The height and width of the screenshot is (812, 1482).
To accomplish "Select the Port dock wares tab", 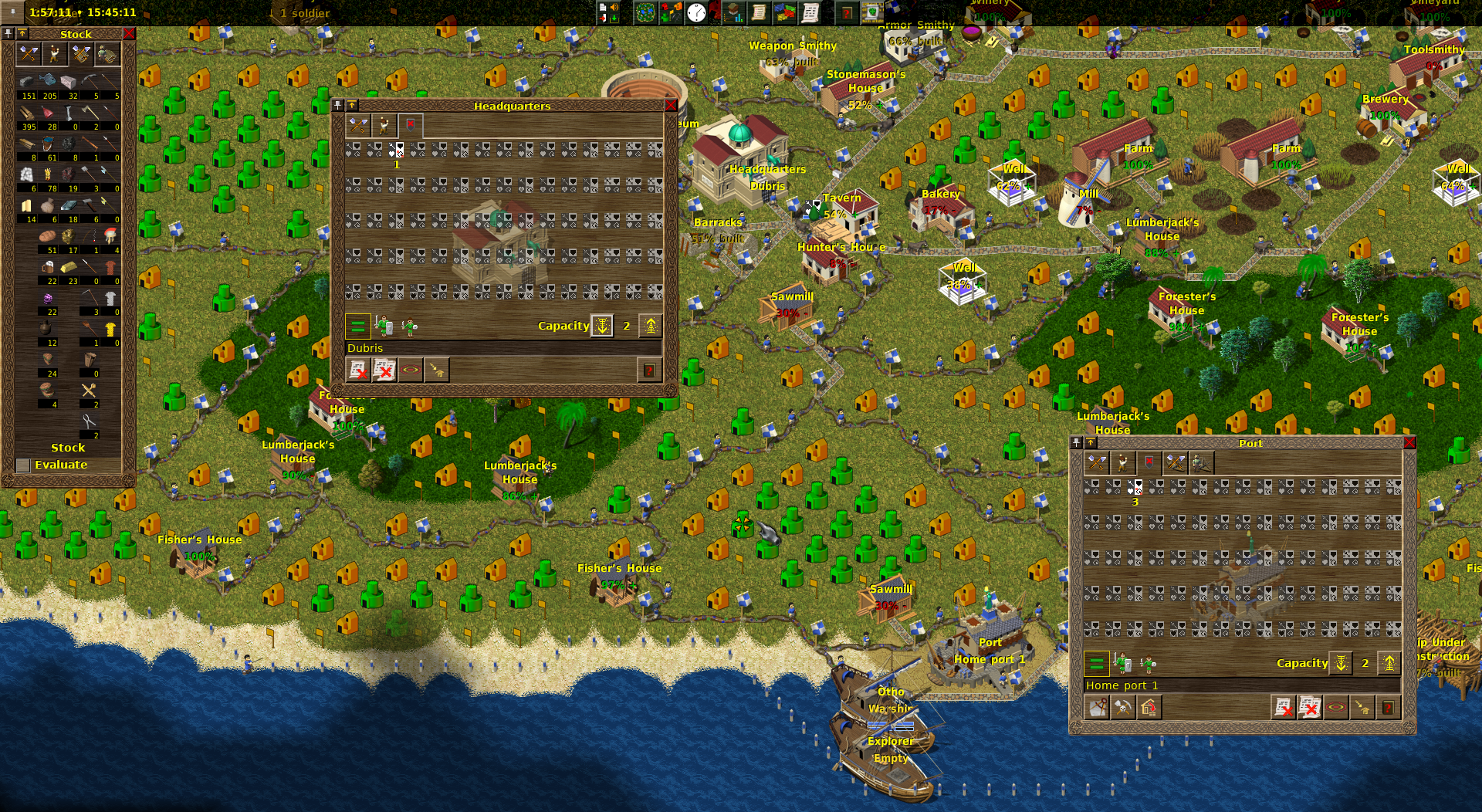I will [1175, 463].
